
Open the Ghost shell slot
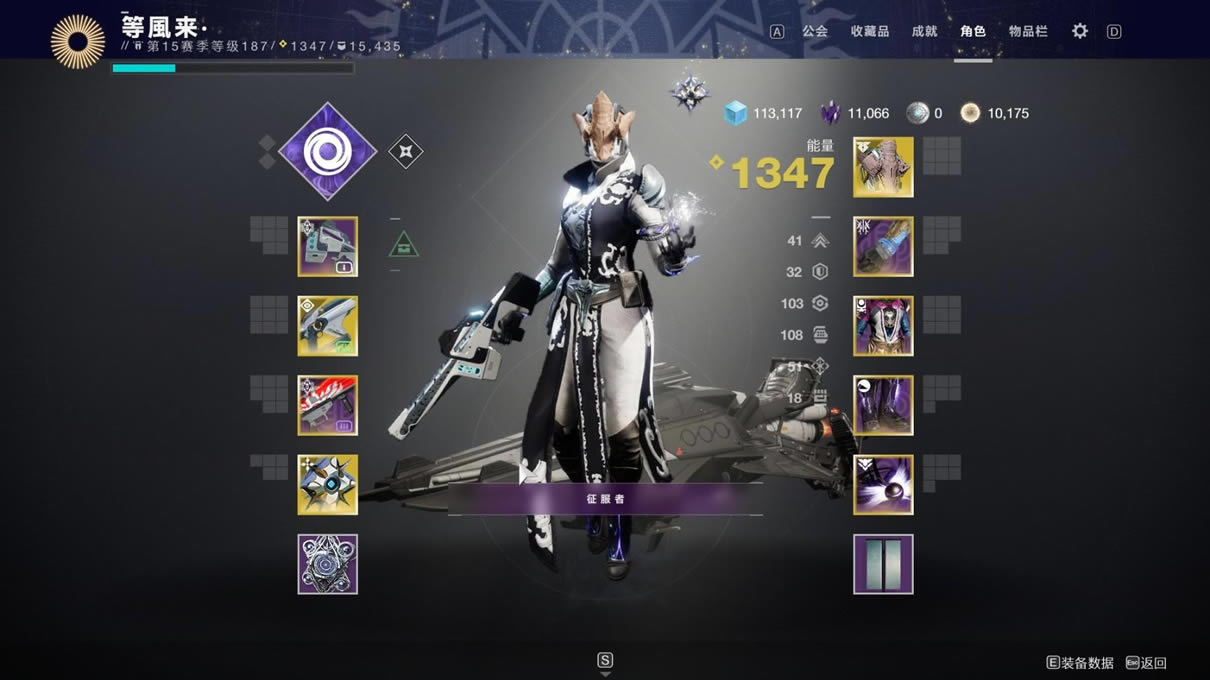click(328, 485)
